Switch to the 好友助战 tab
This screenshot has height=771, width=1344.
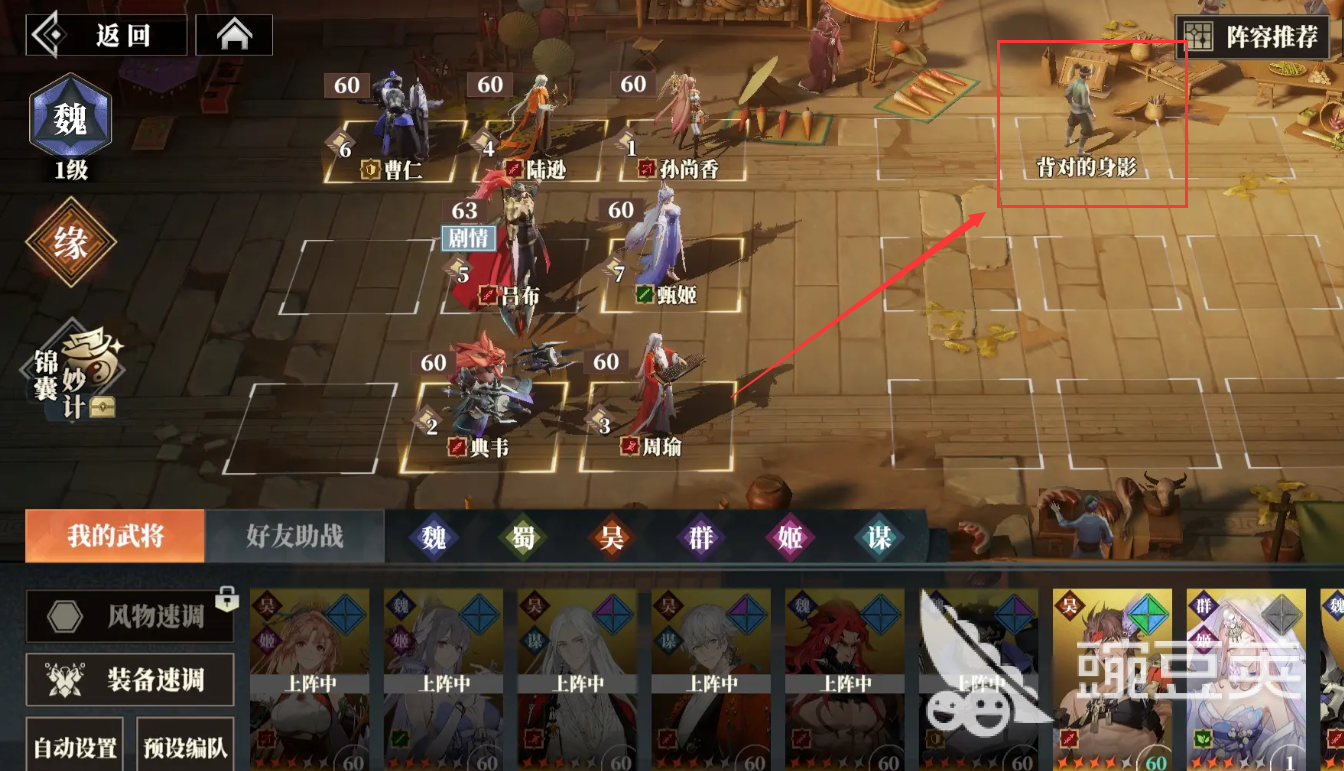295,535
